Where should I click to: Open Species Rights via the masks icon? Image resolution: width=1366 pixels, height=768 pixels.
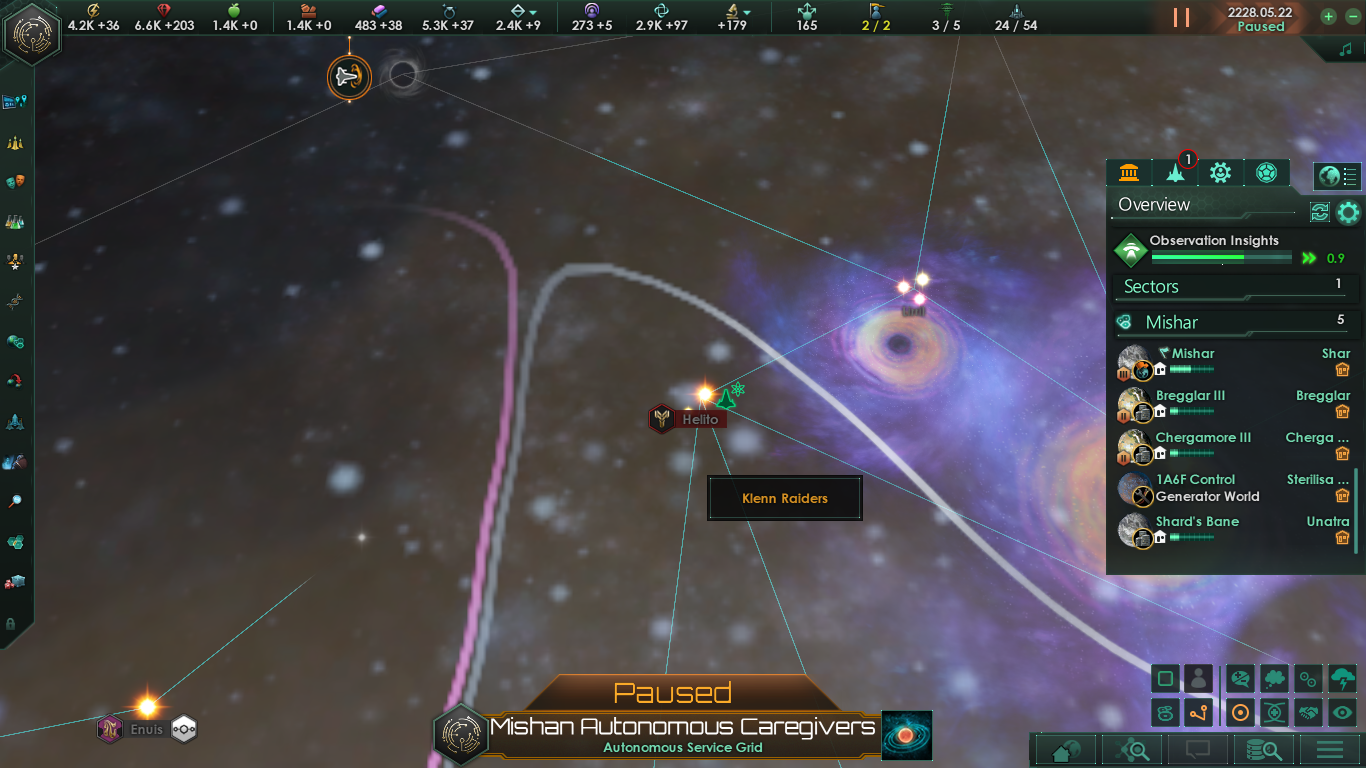15,182
